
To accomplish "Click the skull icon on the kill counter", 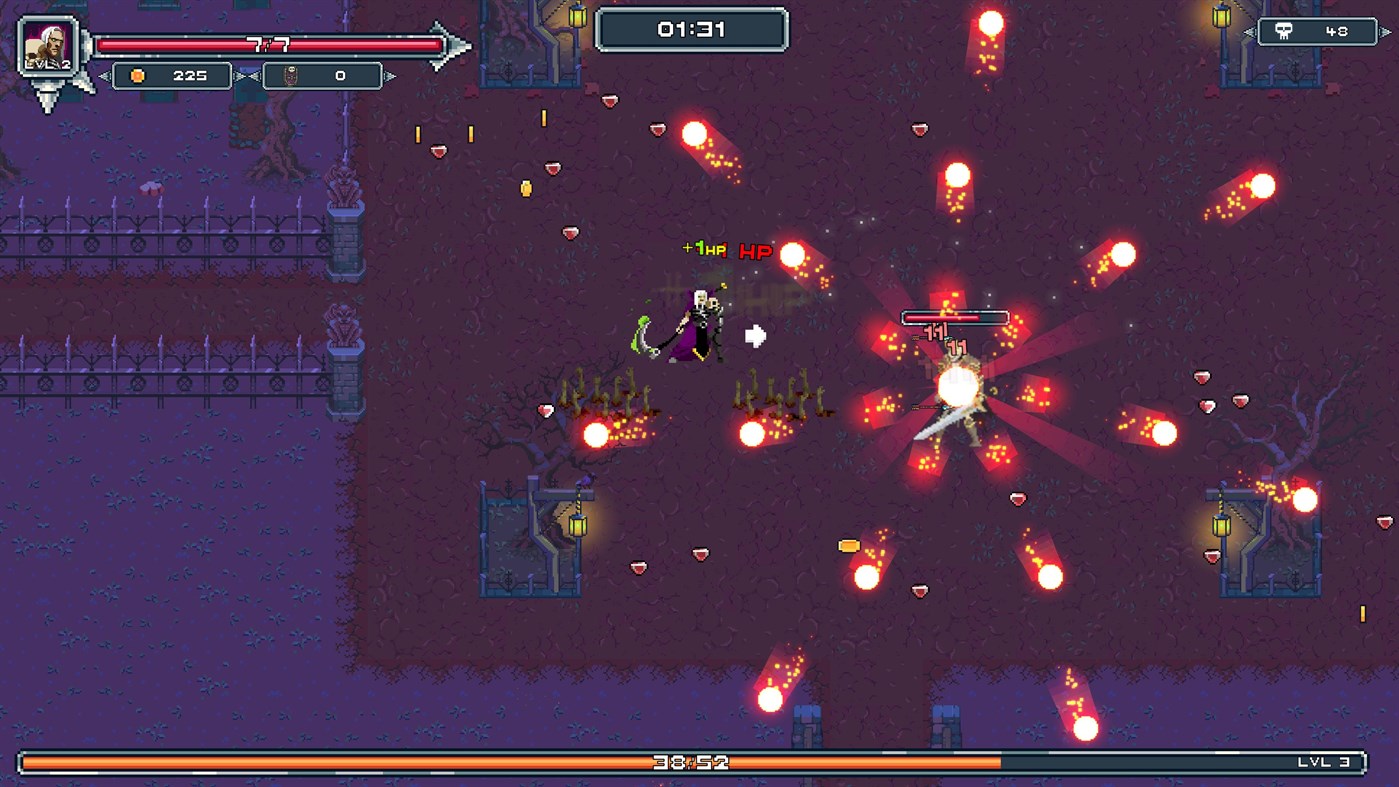I will point(1284,31).
